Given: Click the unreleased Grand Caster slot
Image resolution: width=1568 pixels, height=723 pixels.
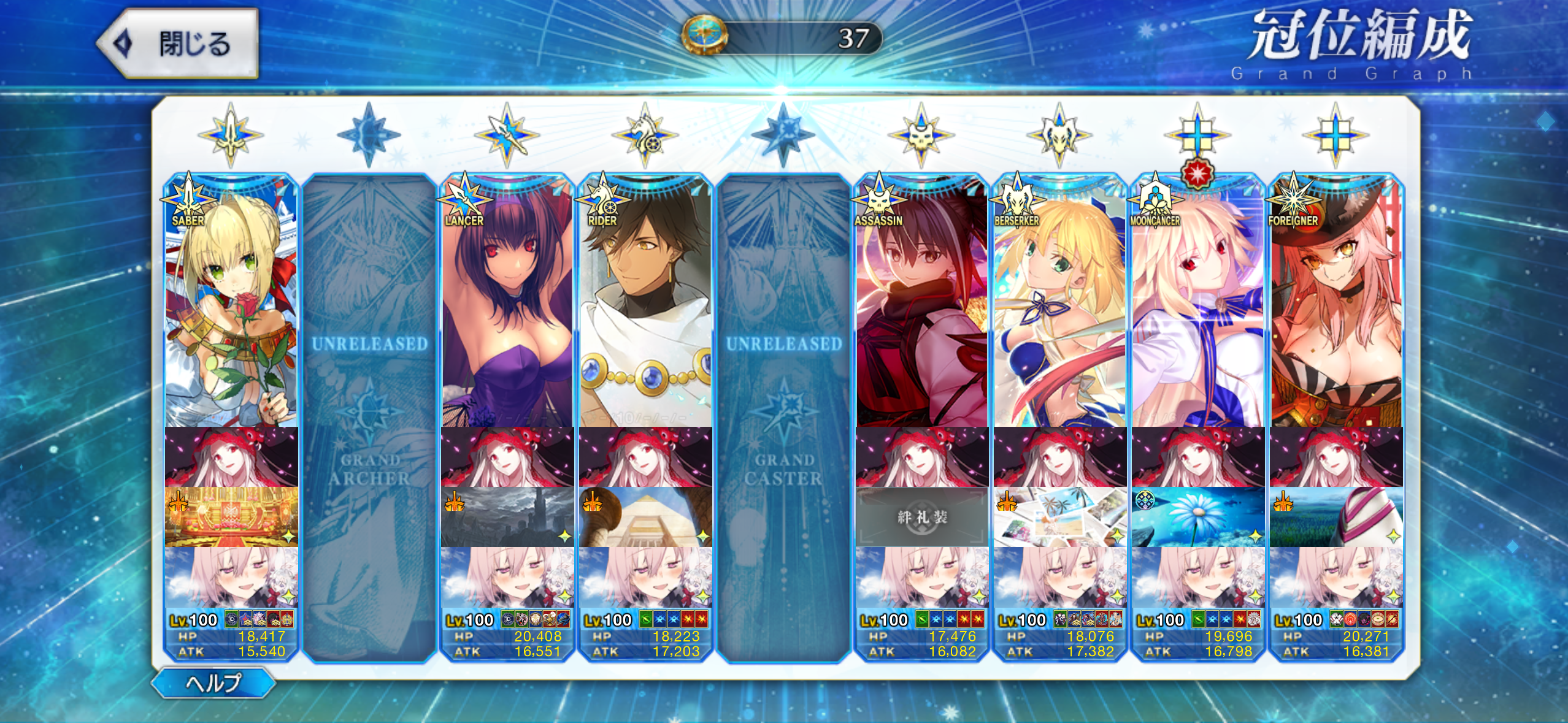Looking at the screenshot, I should pos(783,417).
